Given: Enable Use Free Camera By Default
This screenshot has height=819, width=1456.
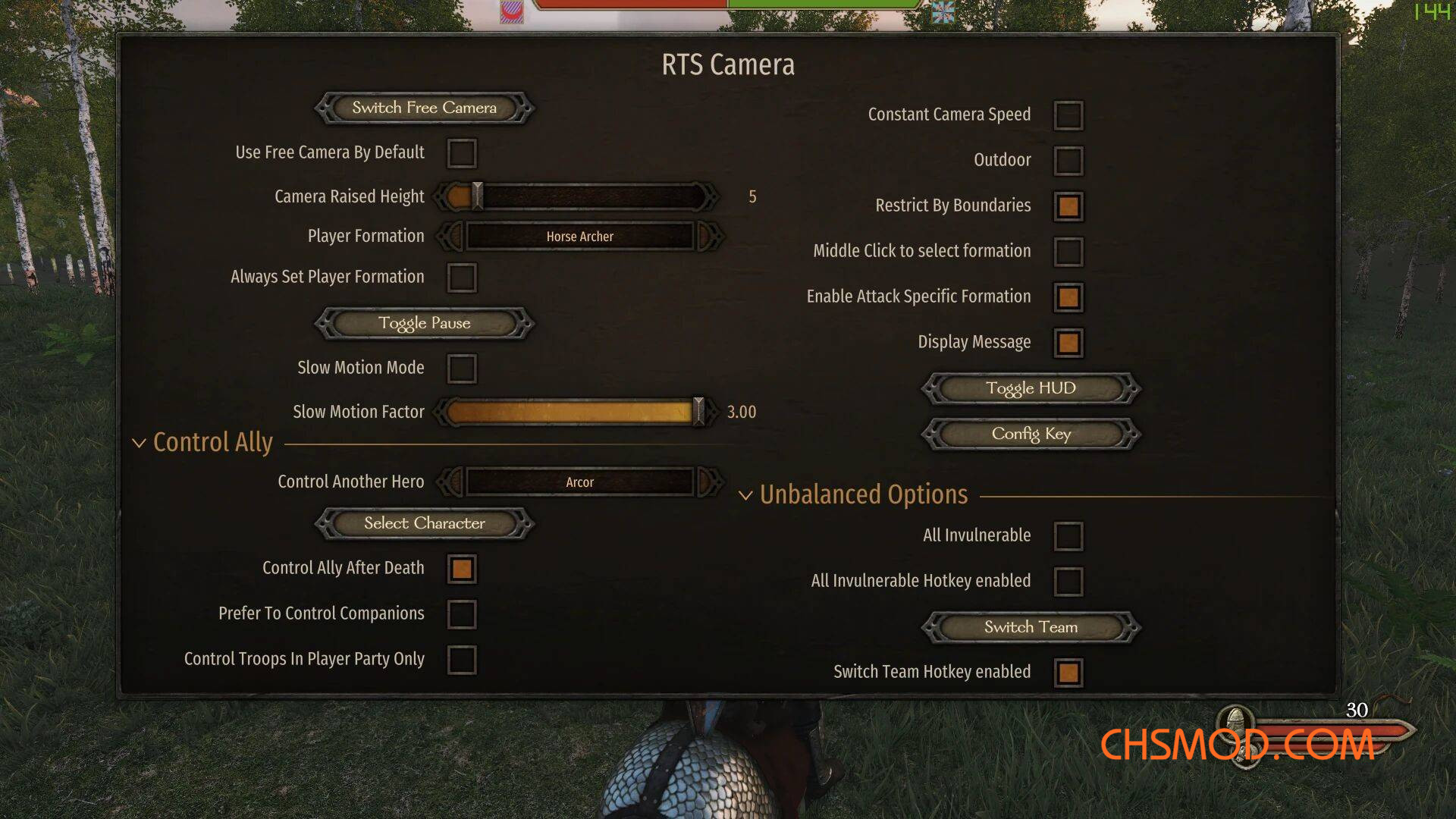Looking at the screenshot, I should click(462, 152).
